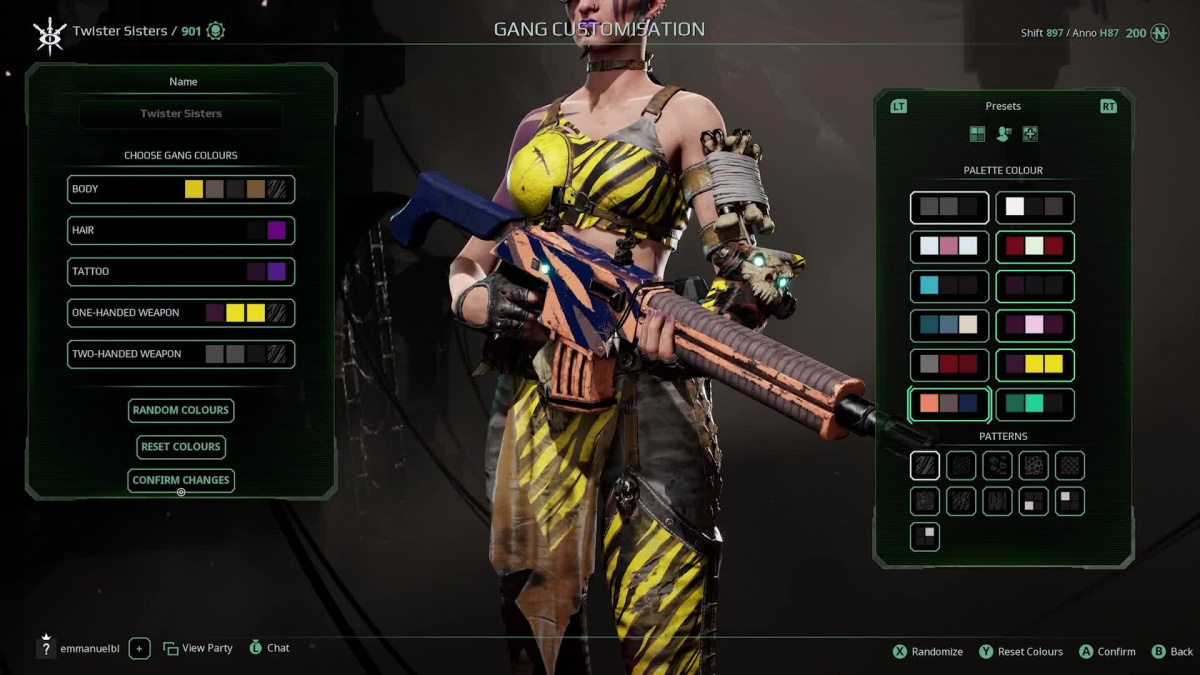Click the RANDOM COLOURS button
Screen dimensions: 1200x675
(x=181, y=410)
